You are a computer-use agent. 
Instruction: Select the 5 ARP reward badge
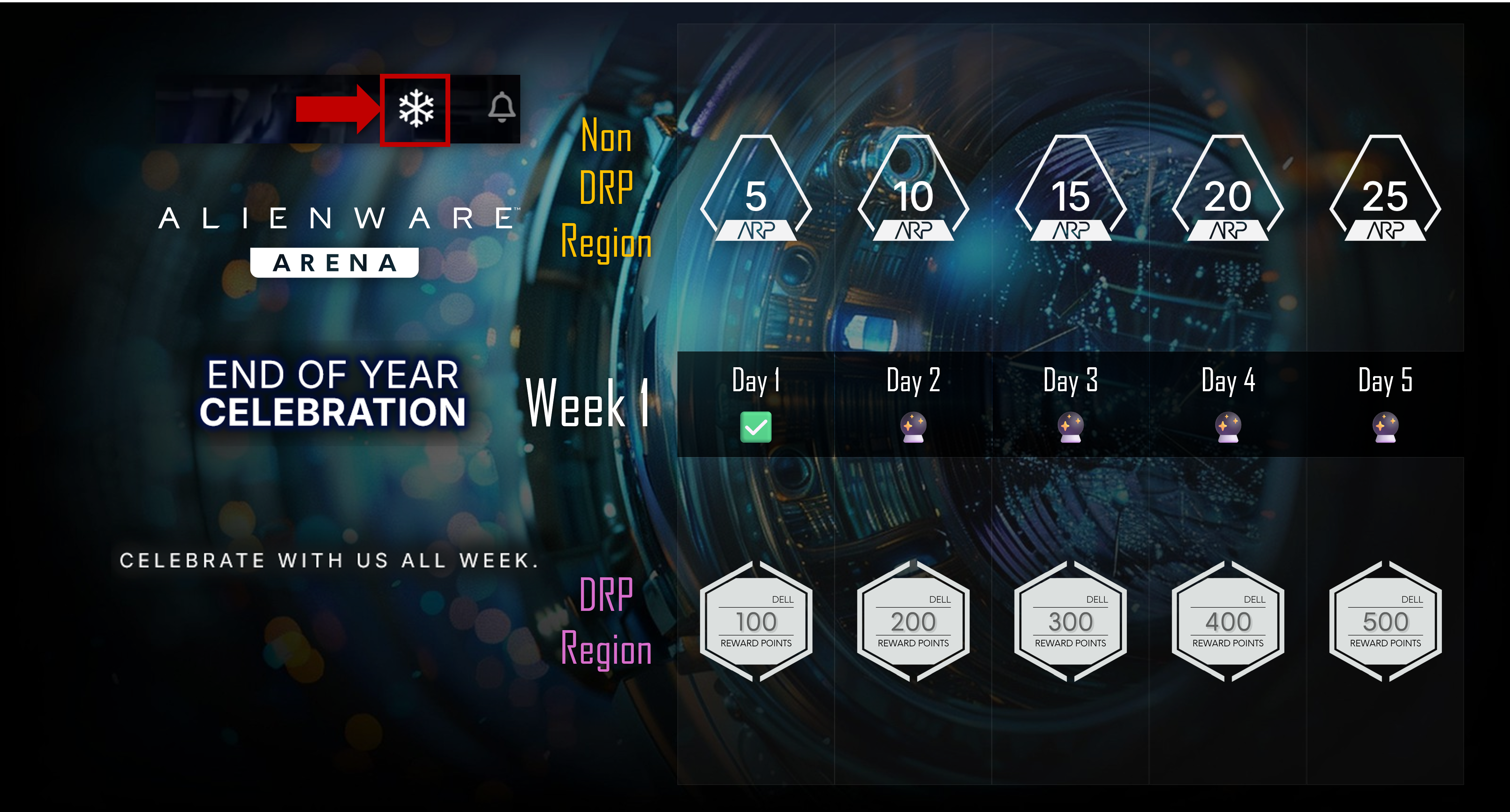756,190
